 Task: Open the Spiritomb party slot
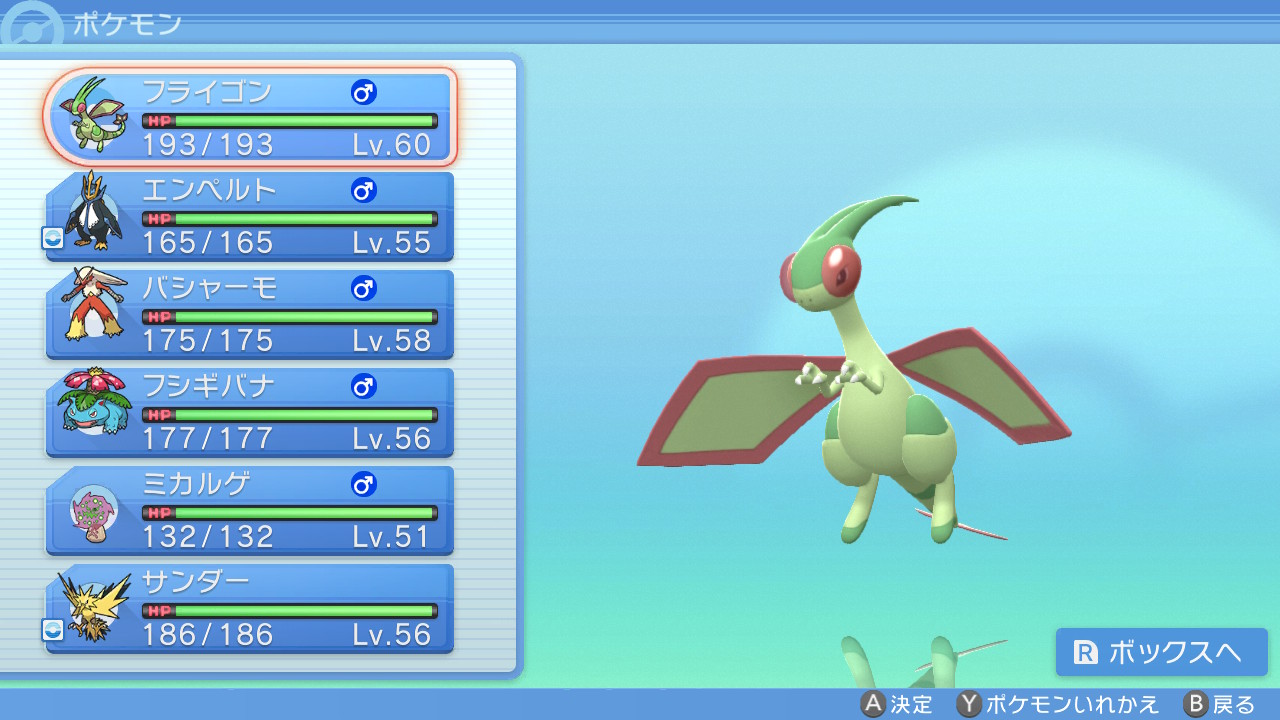tap(250, 509)
